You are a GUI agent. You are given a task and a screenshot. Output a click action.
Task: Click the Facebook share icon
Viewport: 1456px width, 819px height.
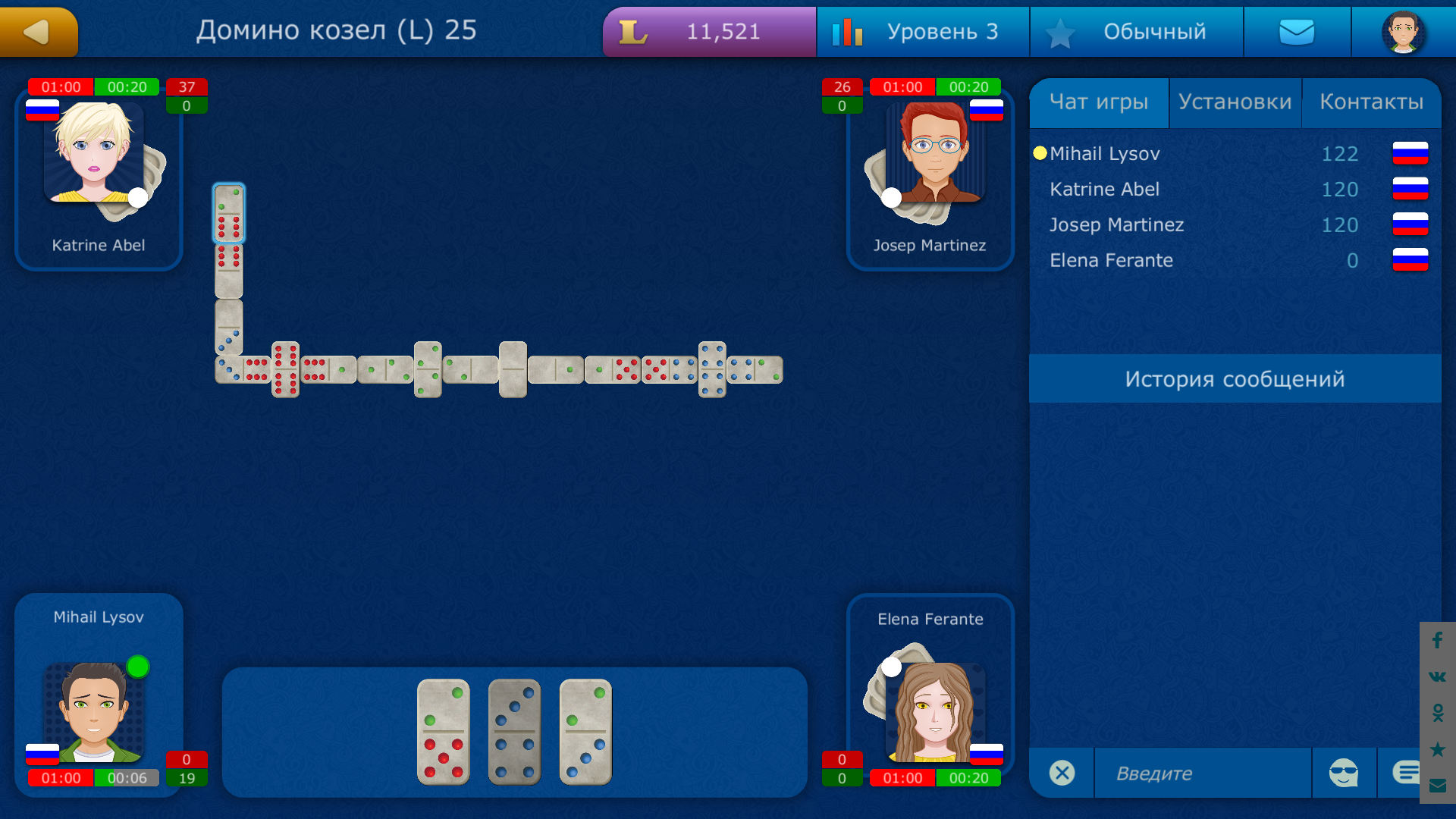pyautogui.click(x=1436, y=641)
